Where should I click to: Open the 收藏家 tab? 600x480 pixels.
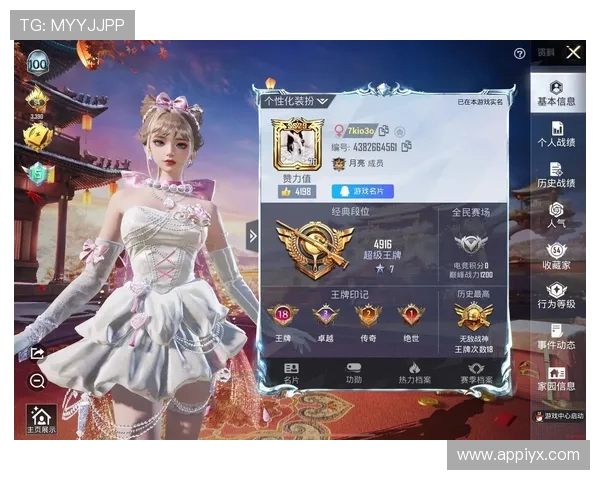556,257
